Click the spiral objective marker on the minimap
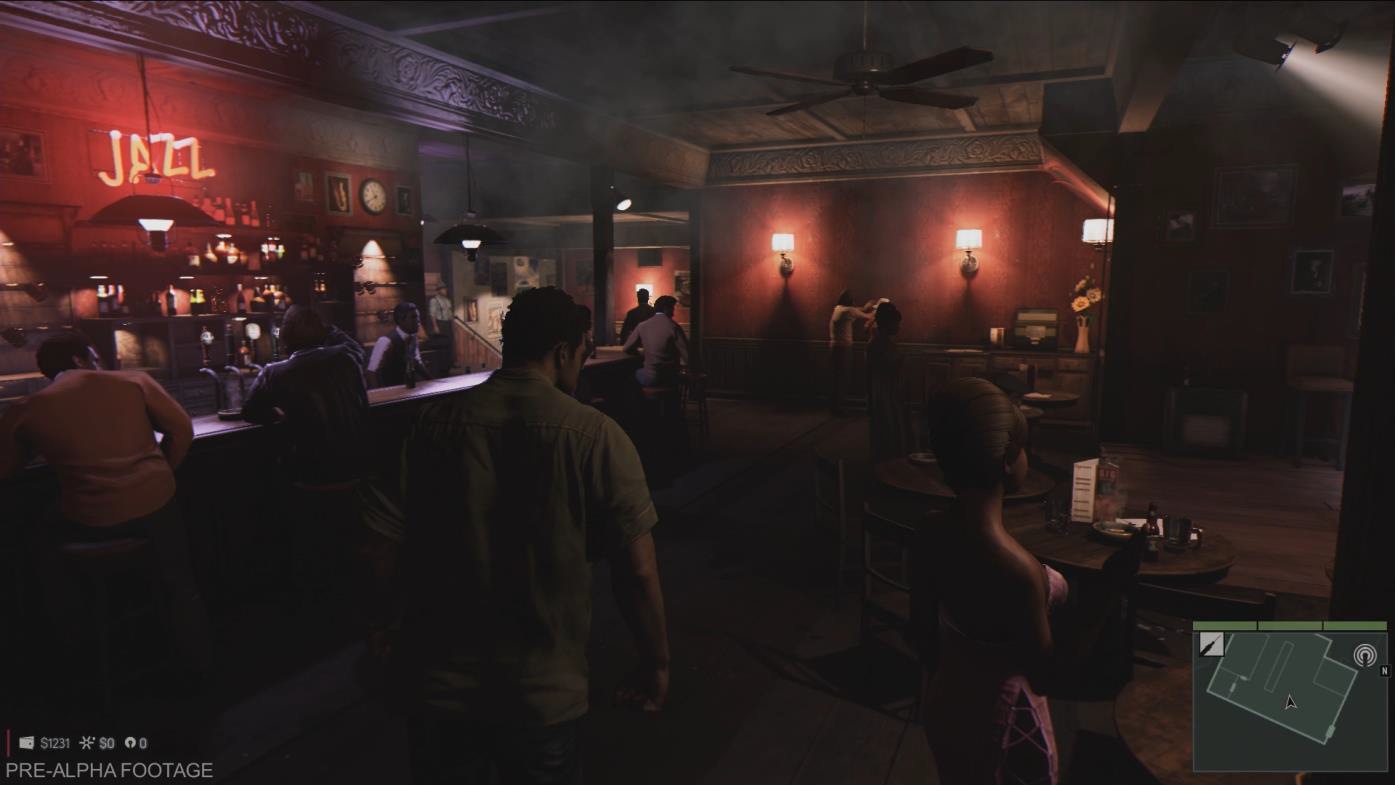The height and width of the screenshot is (785, 1395). [x=1365, y=655]
